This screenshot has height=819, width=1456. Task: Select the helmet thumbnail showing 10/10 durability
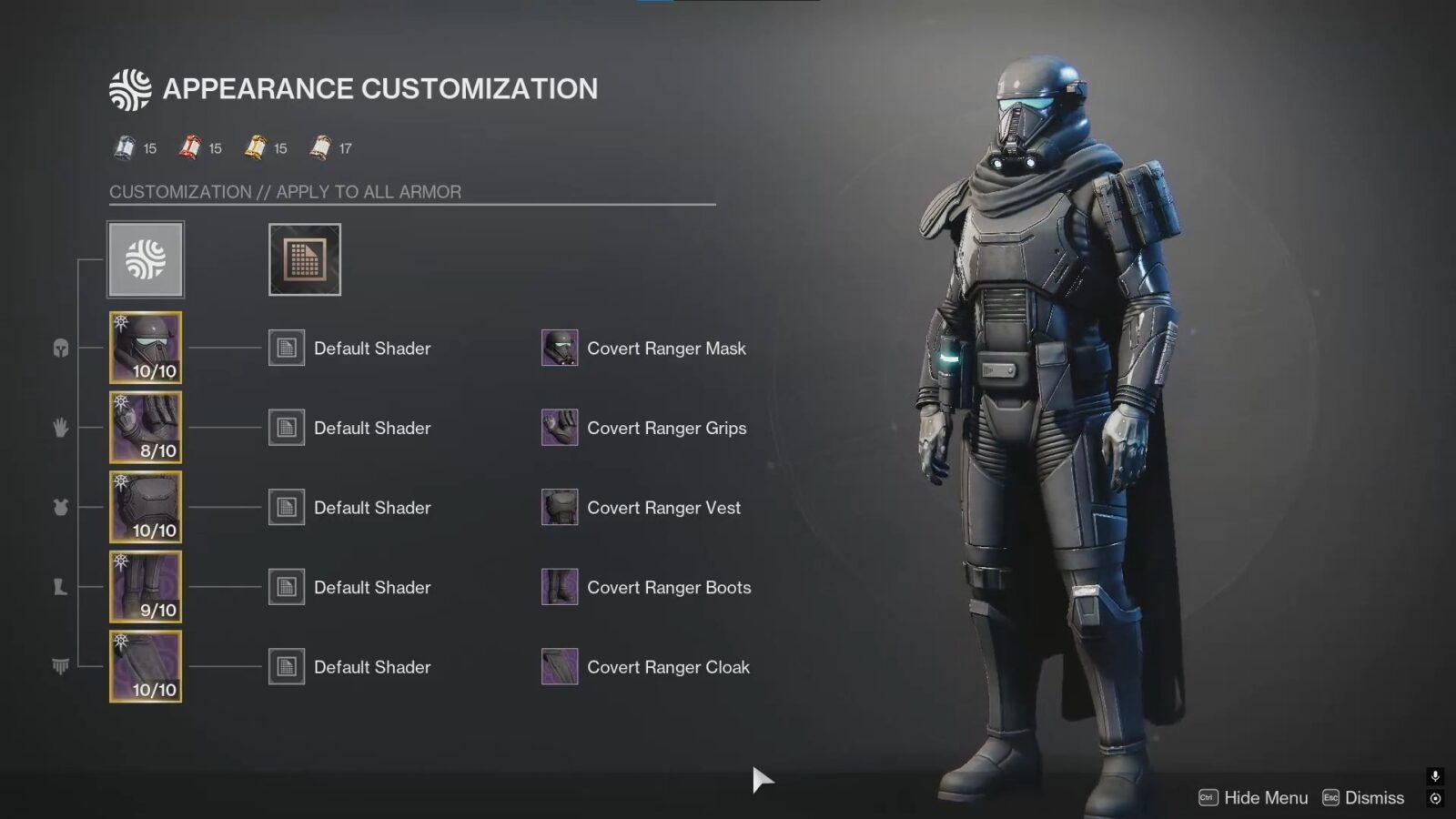coord(145,346)
